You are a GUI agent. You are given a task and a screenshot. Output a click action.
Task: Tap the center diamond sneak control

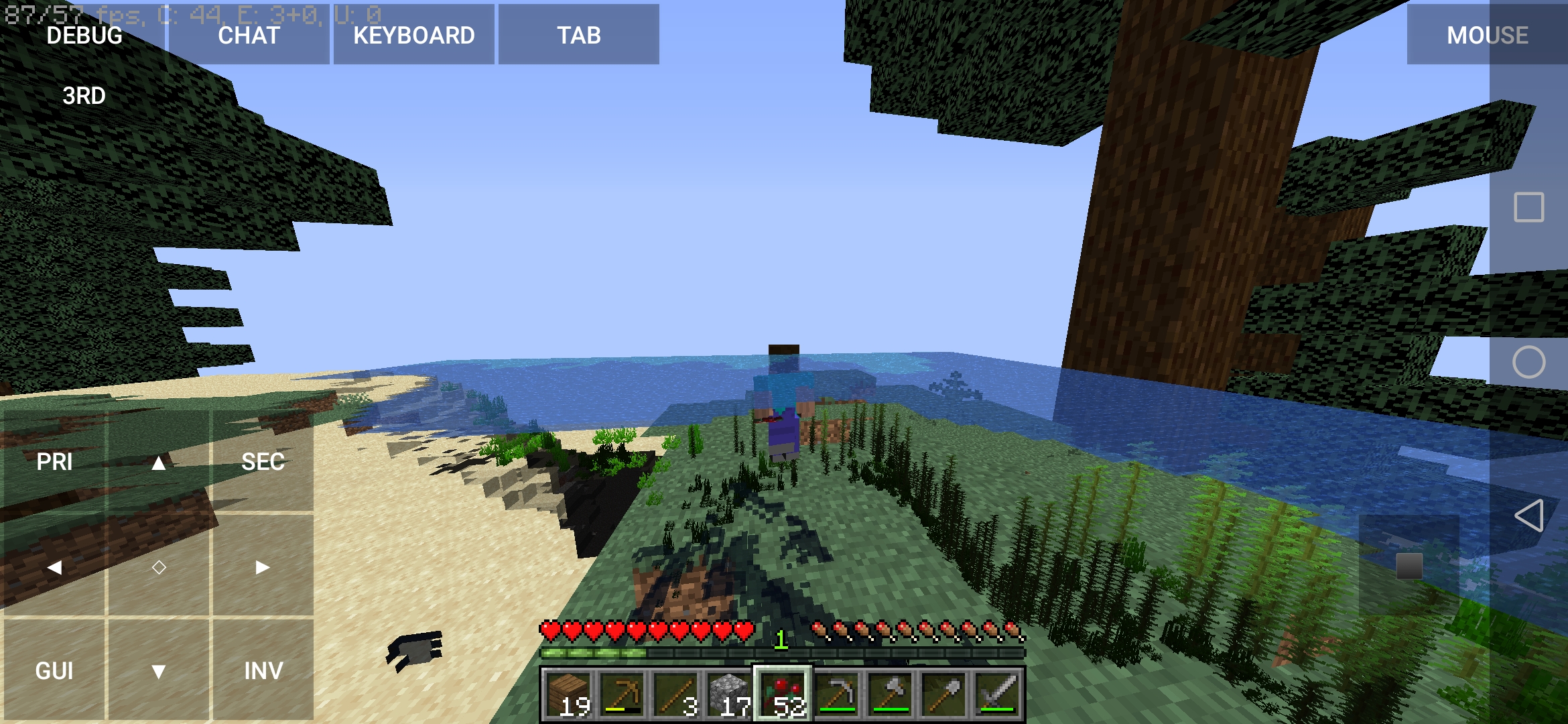159,566
